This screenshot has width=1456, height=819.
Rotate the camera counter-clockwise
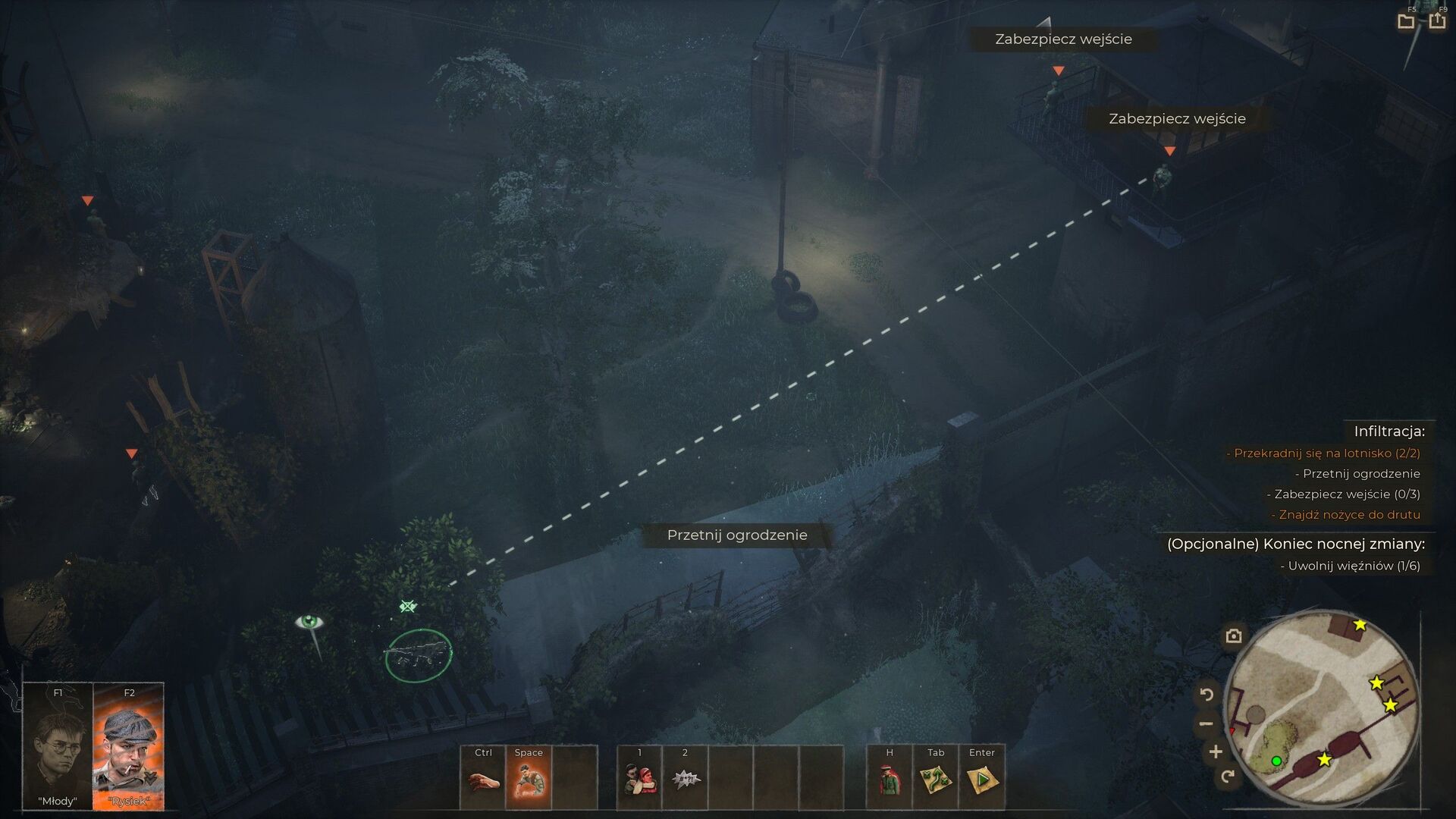1207,694
